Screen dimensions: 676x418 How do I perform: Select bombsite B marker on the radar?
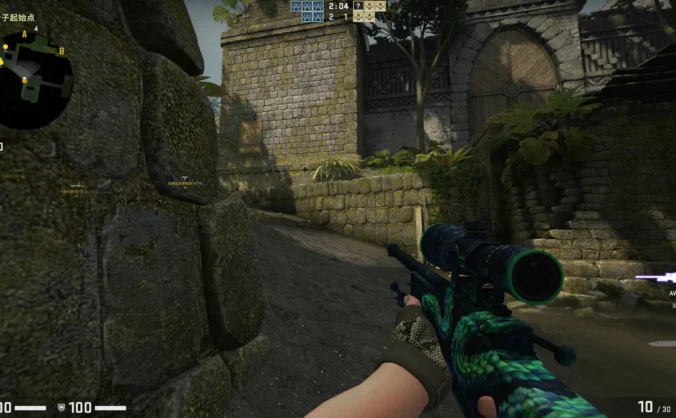coord(61,50)
